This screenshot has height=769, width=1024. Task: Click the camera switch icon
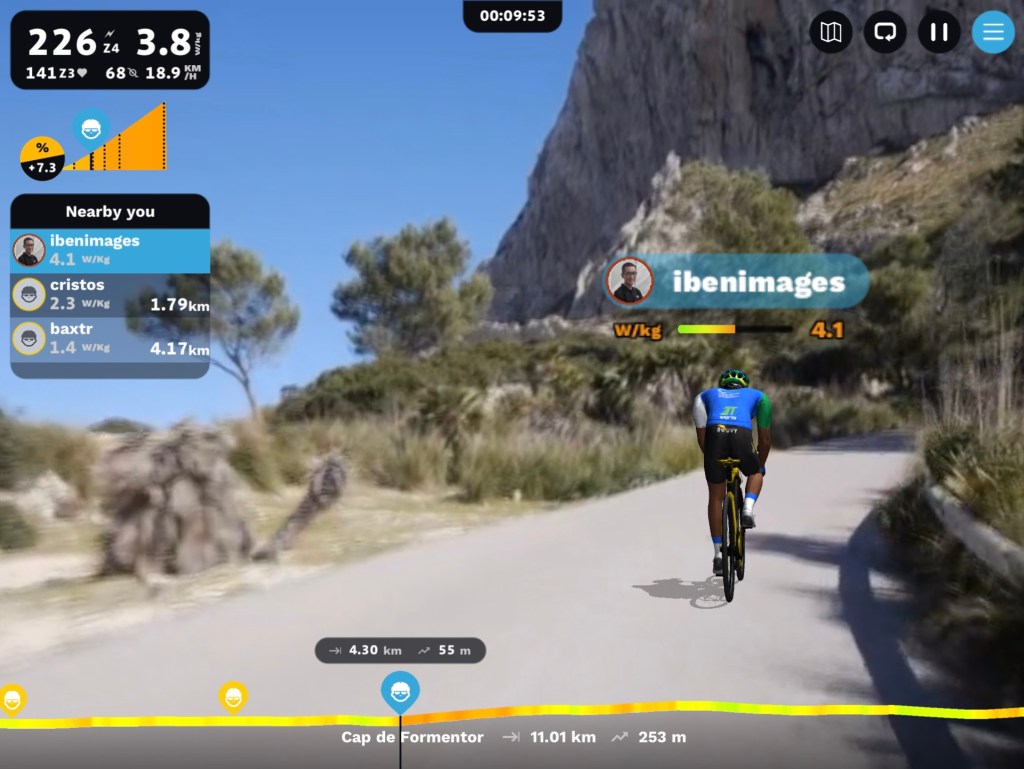(x=885, y=32)
